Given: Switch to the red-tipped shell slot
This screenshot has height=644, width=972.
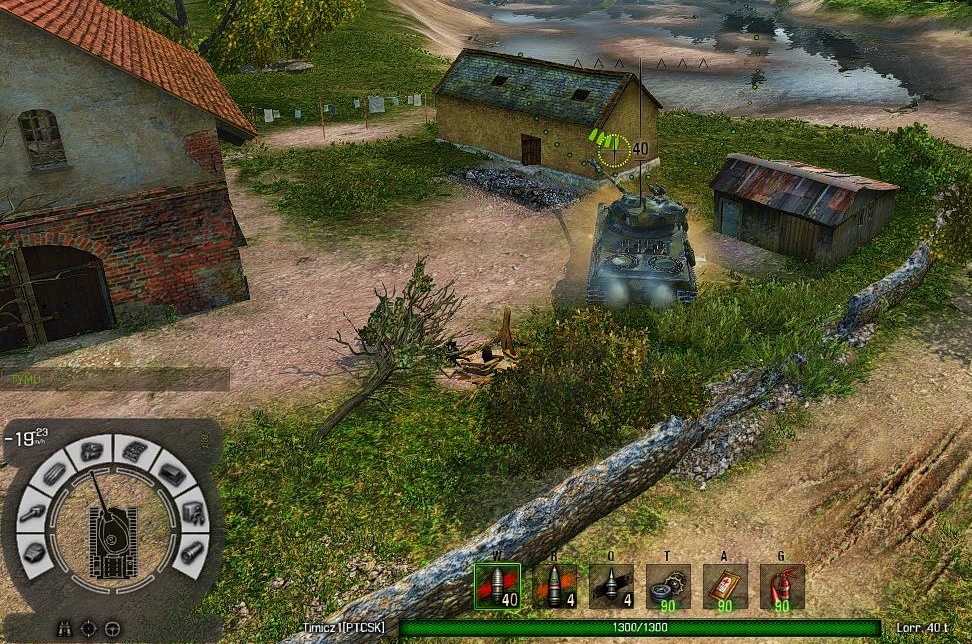Looking at the screenshot, I should 554,587.
